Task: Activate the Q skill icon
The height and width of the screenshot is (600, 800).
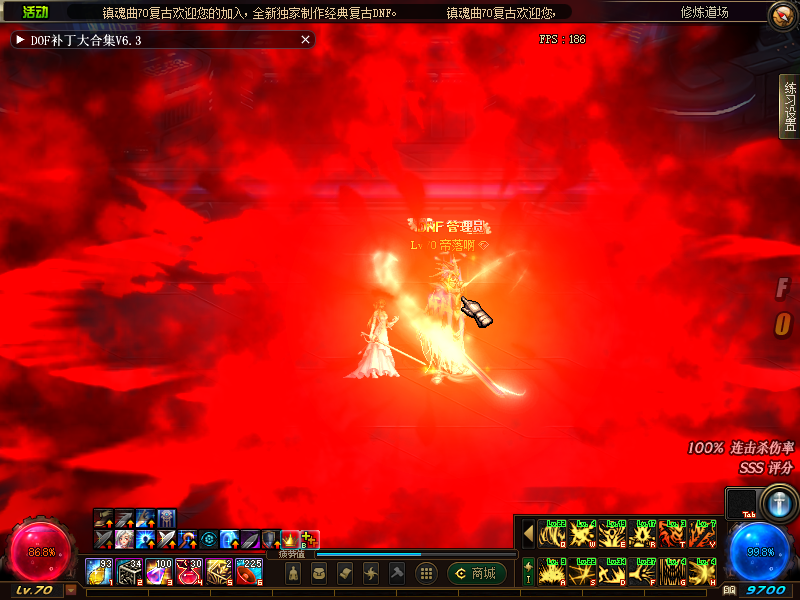Action: pos(552,533)
